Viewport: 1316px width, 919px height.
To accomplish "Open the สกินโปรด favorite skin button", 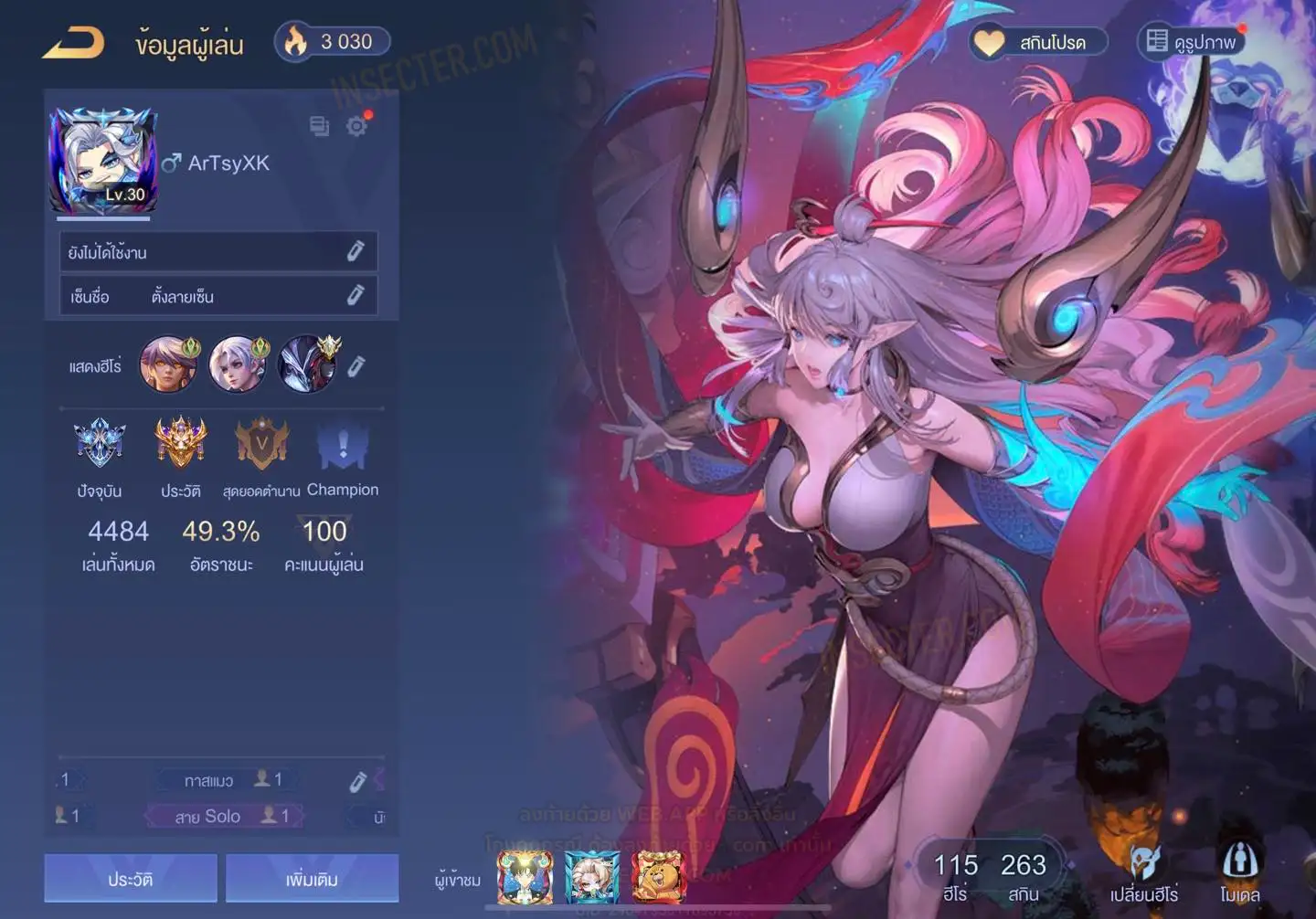I will click(x=1038, y=42).
